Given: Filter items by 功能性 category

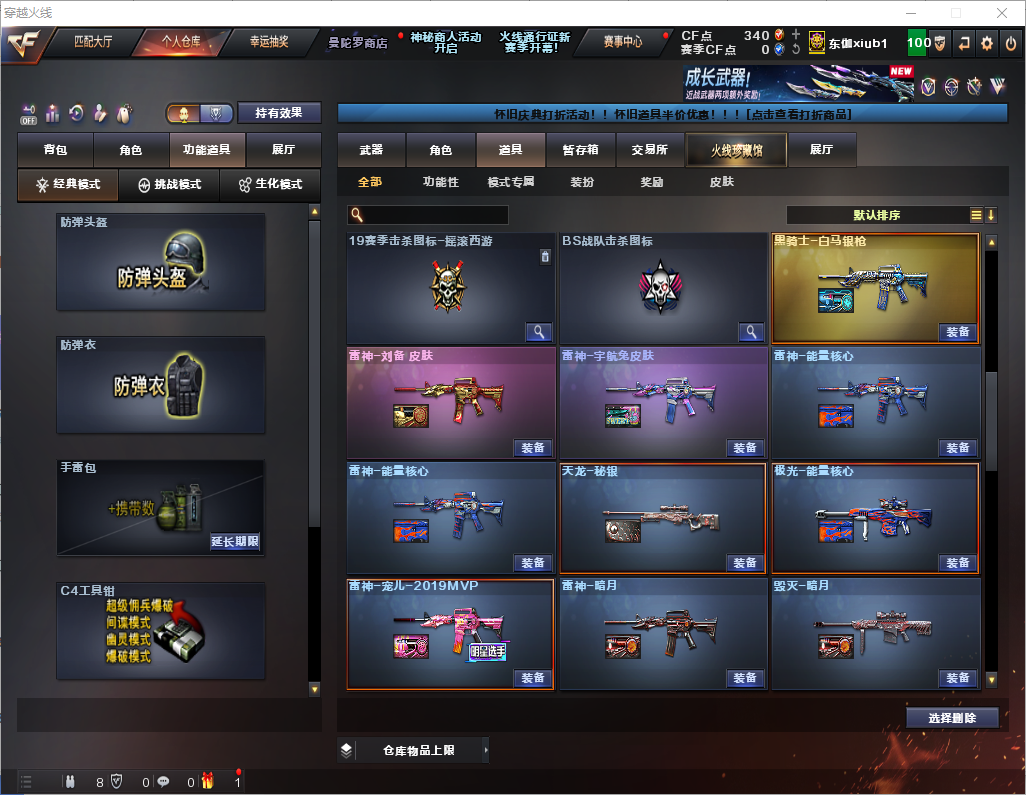Looking at the screenshot, I should (x=440, y=182).
